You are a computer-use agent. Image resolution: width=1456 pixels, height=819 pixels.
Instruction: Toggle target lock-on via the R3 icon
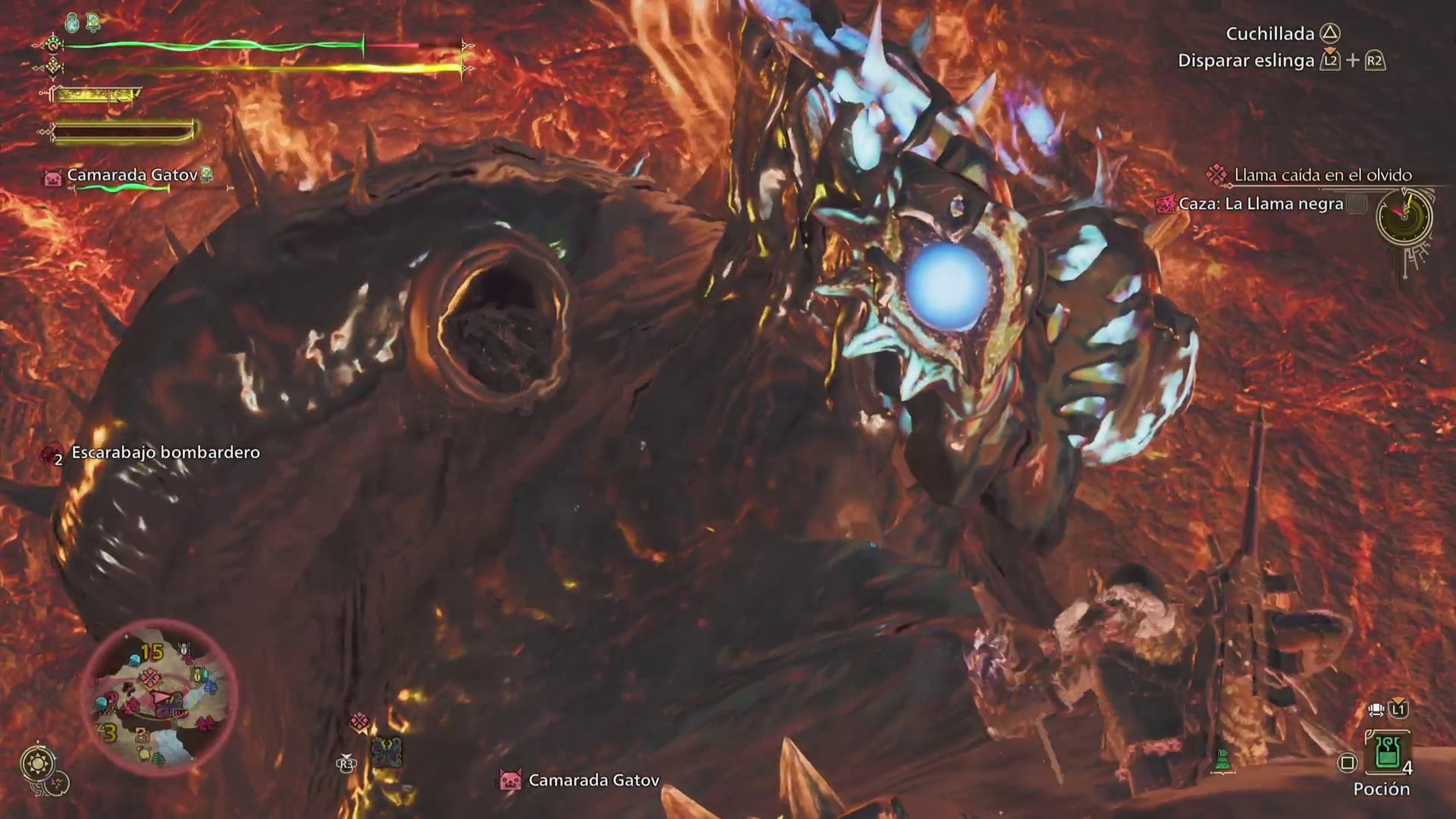tap(347, 765)
